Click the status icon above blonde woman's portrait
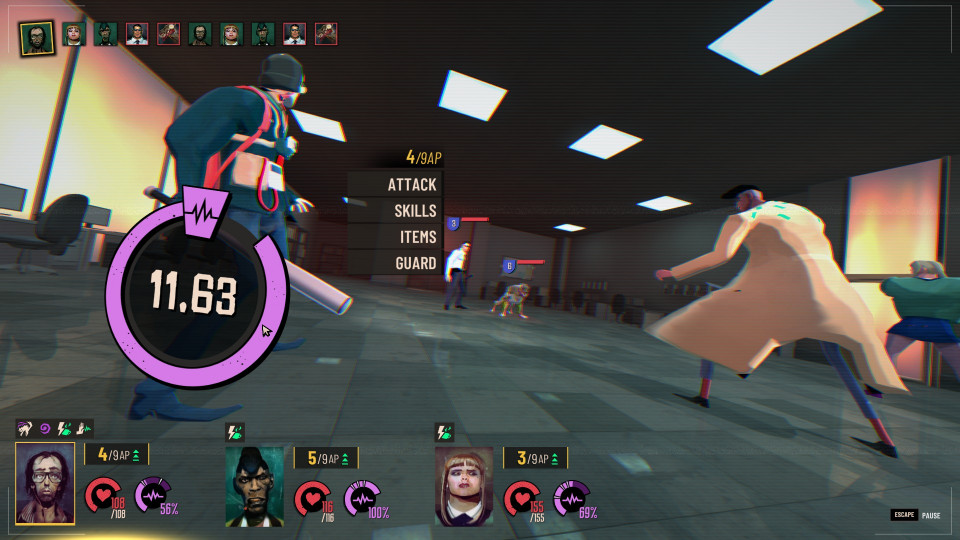 click(x=445, y=433)
